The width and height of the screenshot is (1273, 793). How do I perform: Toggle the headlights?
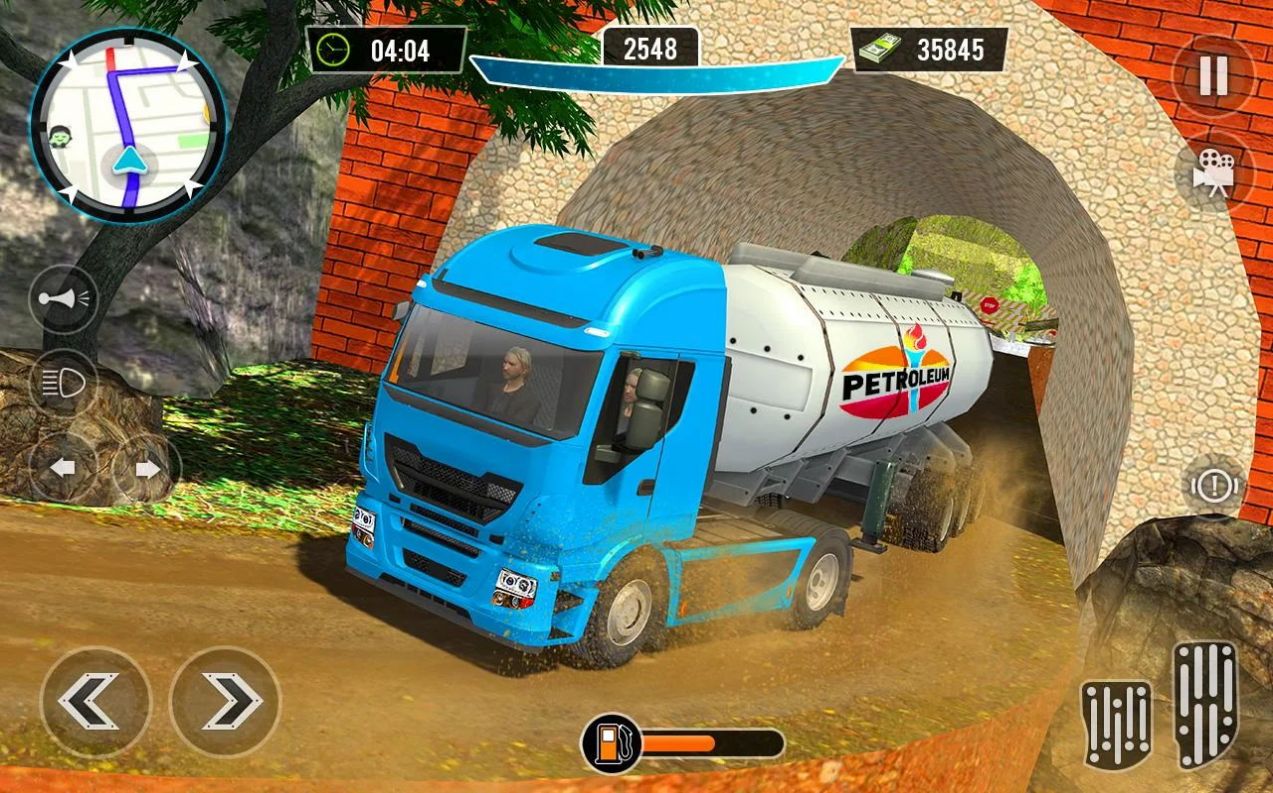(63, 383)
